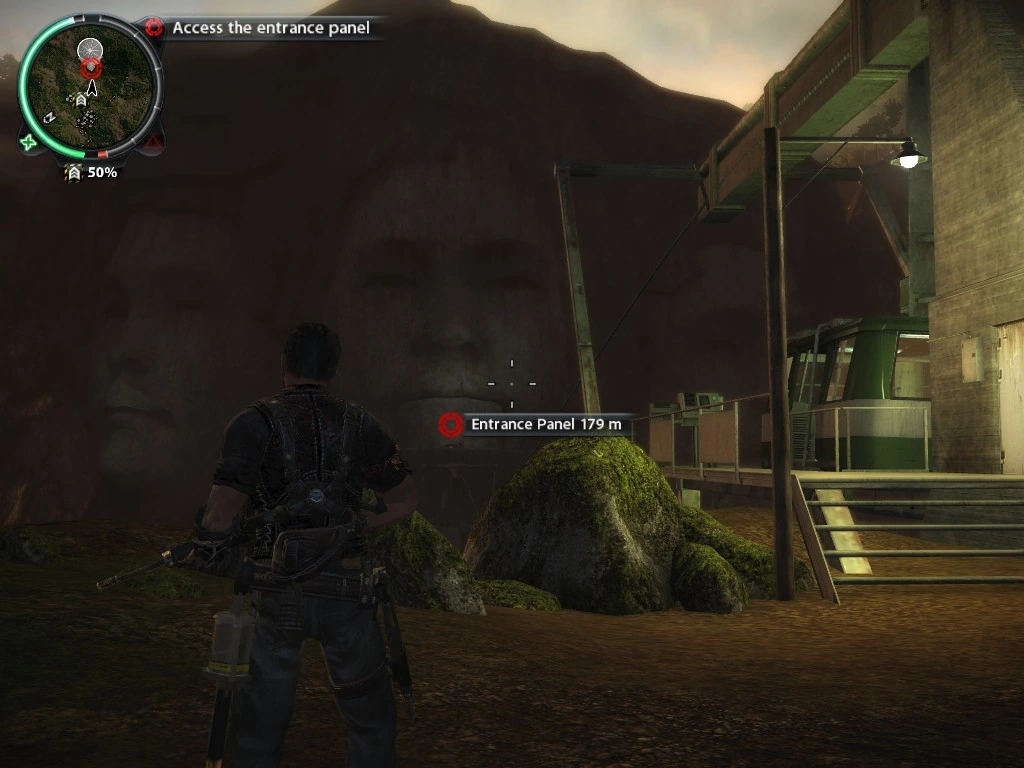Click the red triangle heat icon by the minimap
The image size is (1024, 768).
(x=152, y=143)
